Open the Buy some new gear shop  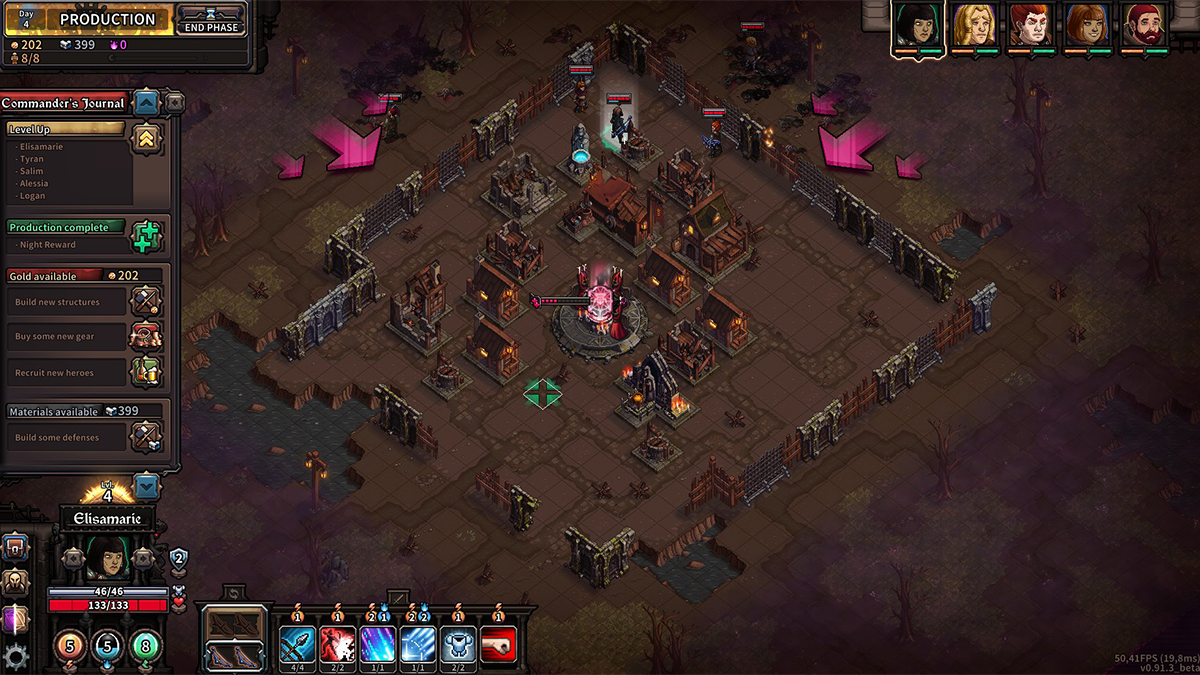tap(146, 336)
